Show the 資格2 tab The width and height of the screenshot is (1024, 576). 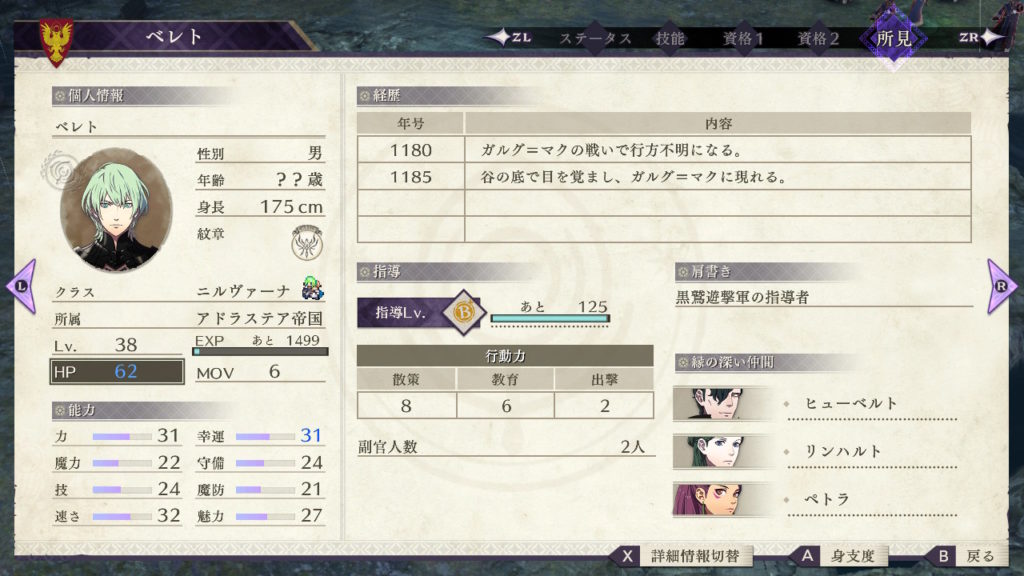(818, 38)
